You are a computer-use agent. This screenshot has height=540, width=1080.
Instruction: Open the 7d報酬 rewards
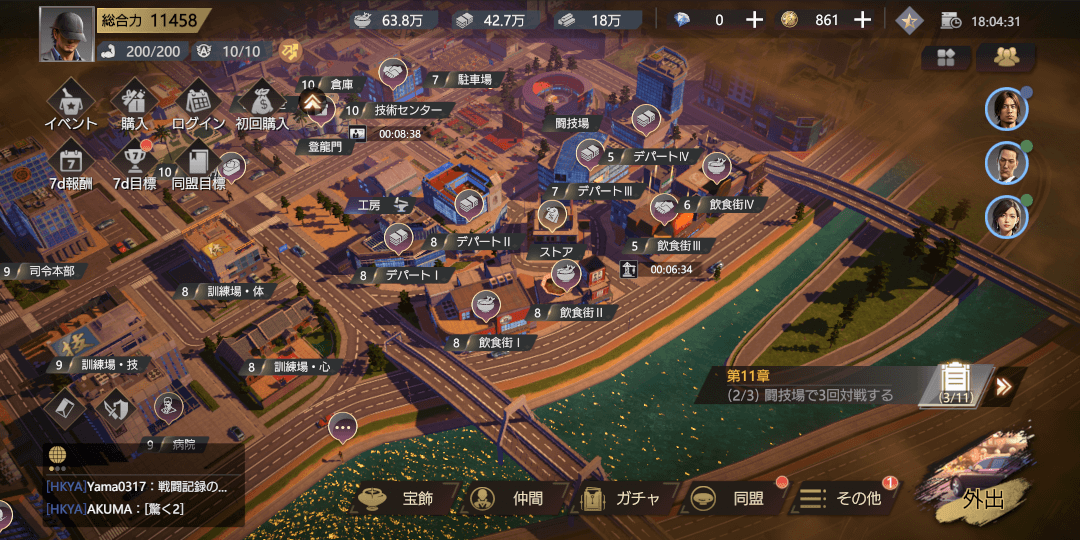point(71,164)
